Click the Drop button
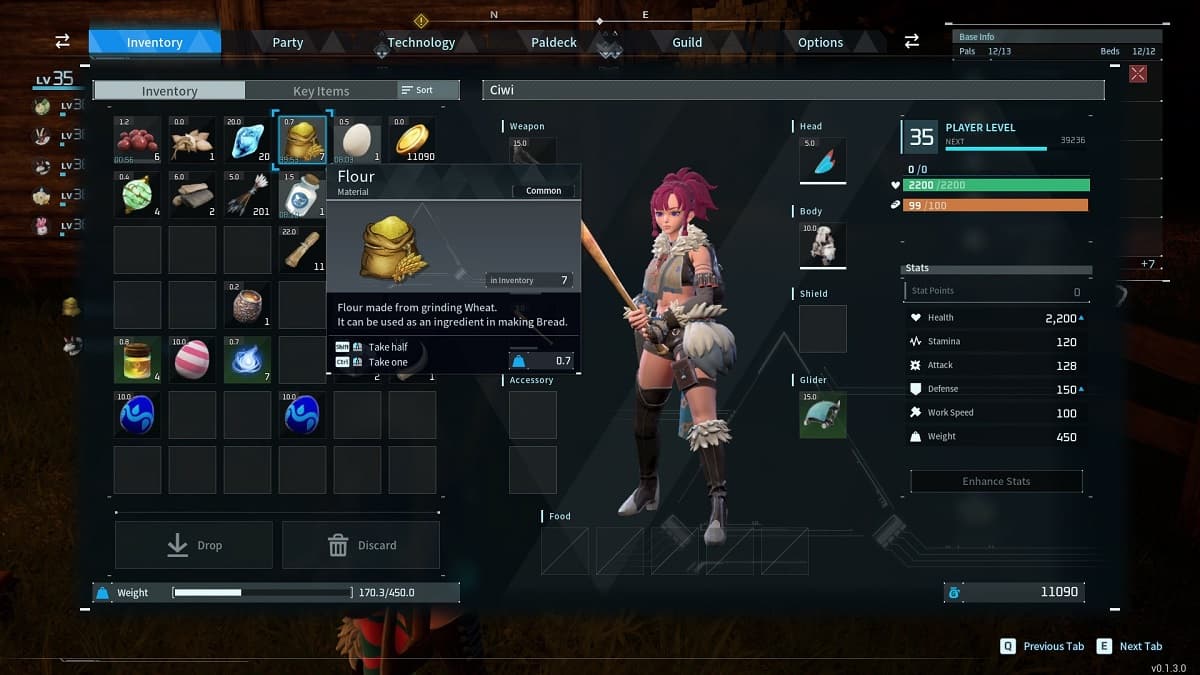Screen dimensions: 1200x675 pyautogui.click(x=194, y=545)
